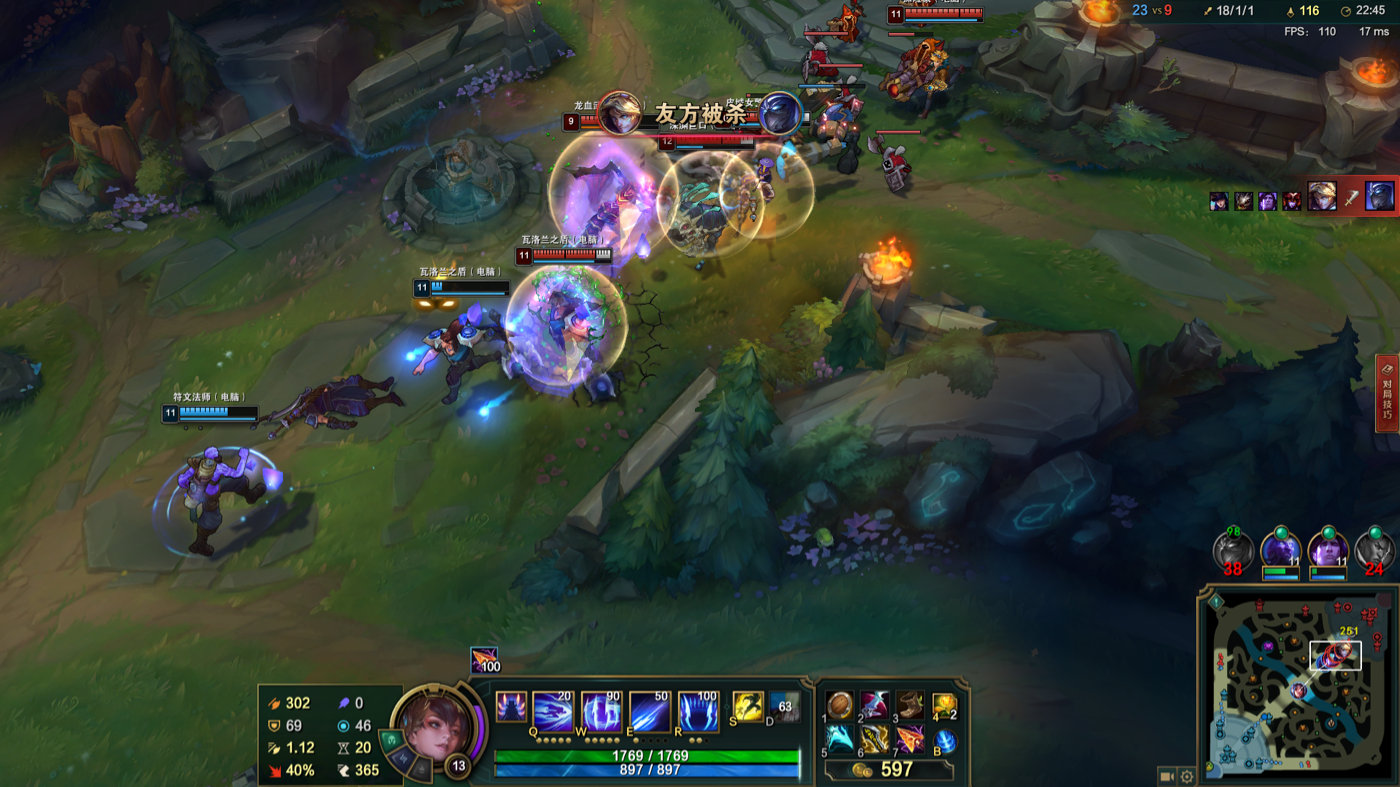
Task: Activate the blue trinket orb
Action: click(x=945, y=741)
